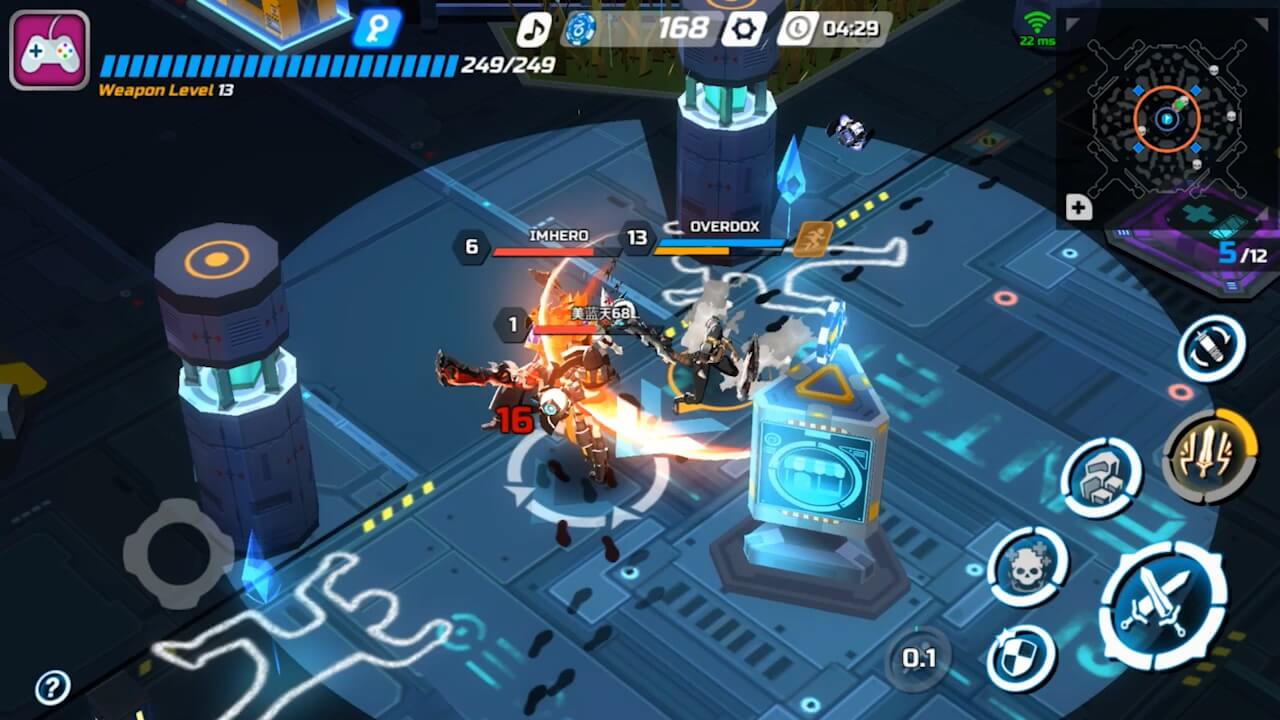Select the blue key icon
Viewport: 1280px width, 720px height.
(376, 28)
